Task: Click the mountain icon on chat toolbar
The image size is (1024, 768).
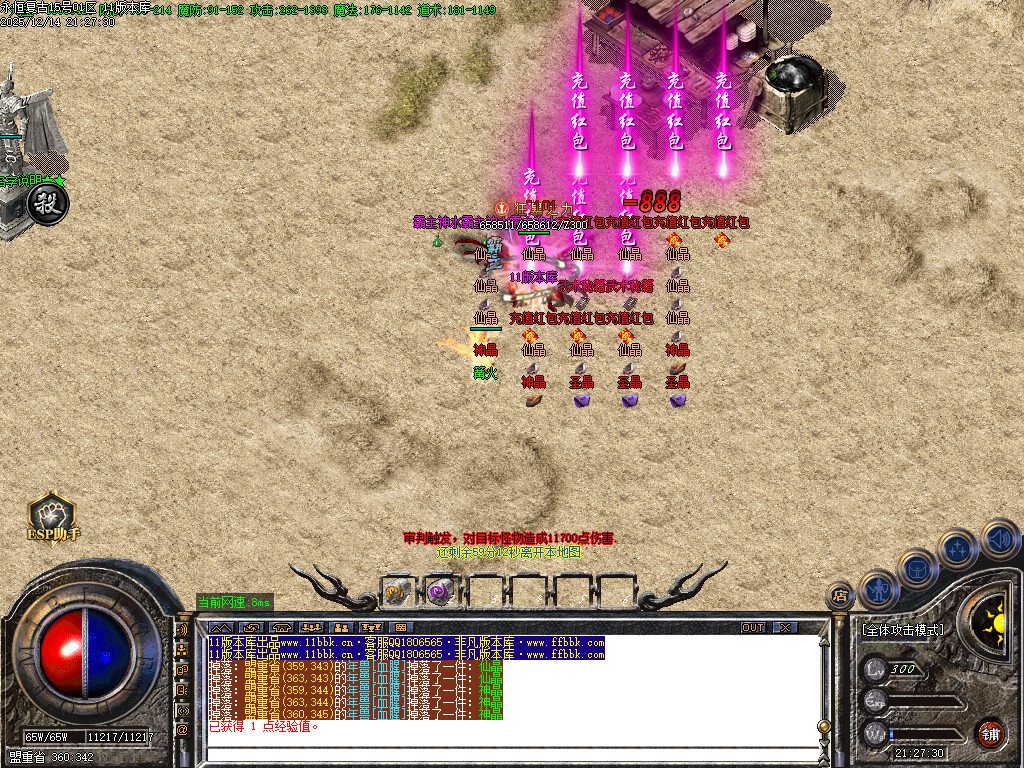Action: coord(220,627)
